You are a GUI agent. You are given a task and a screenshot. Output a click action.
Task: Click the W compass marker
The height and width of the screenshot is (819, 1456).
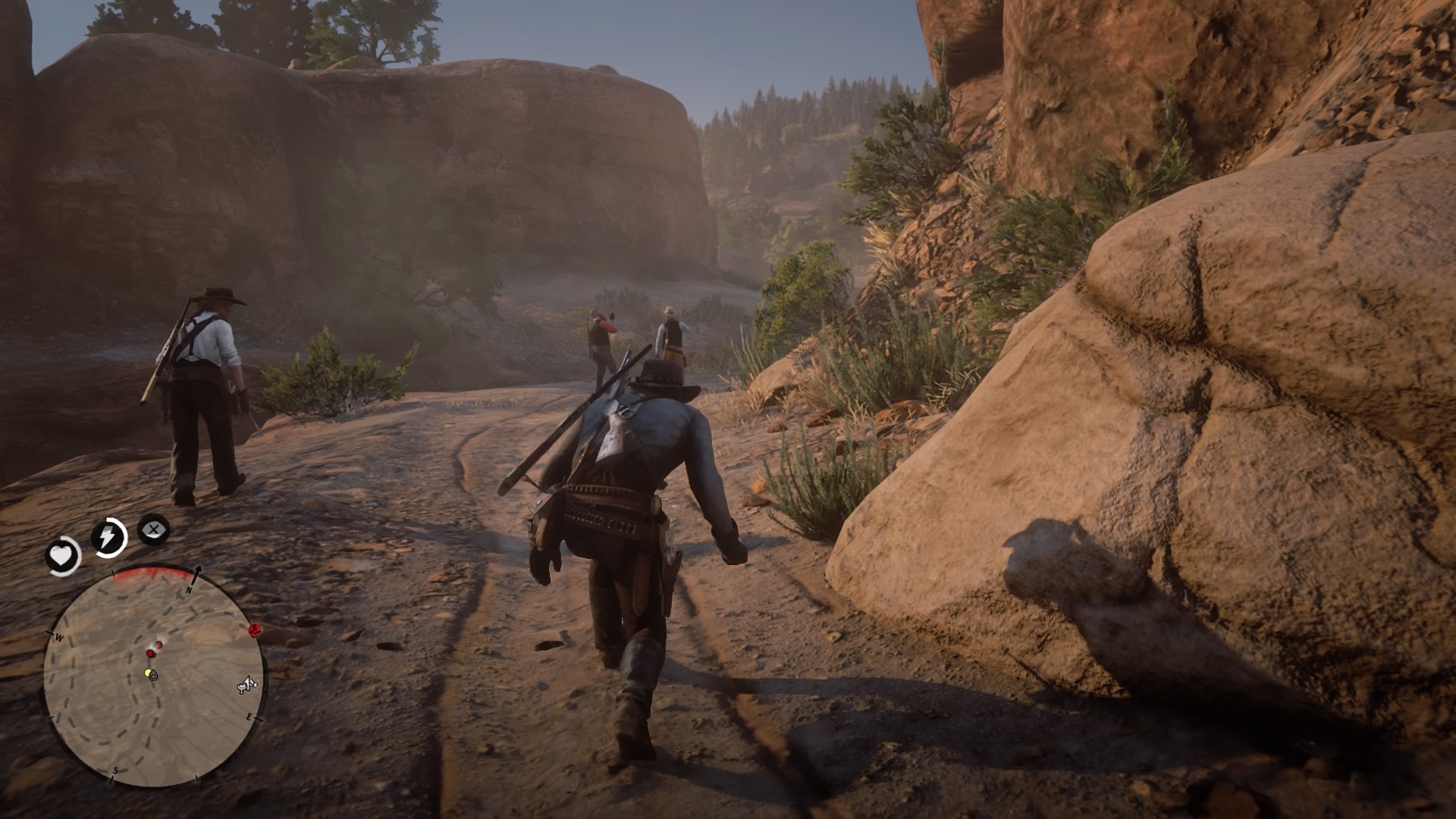point(59,638)
